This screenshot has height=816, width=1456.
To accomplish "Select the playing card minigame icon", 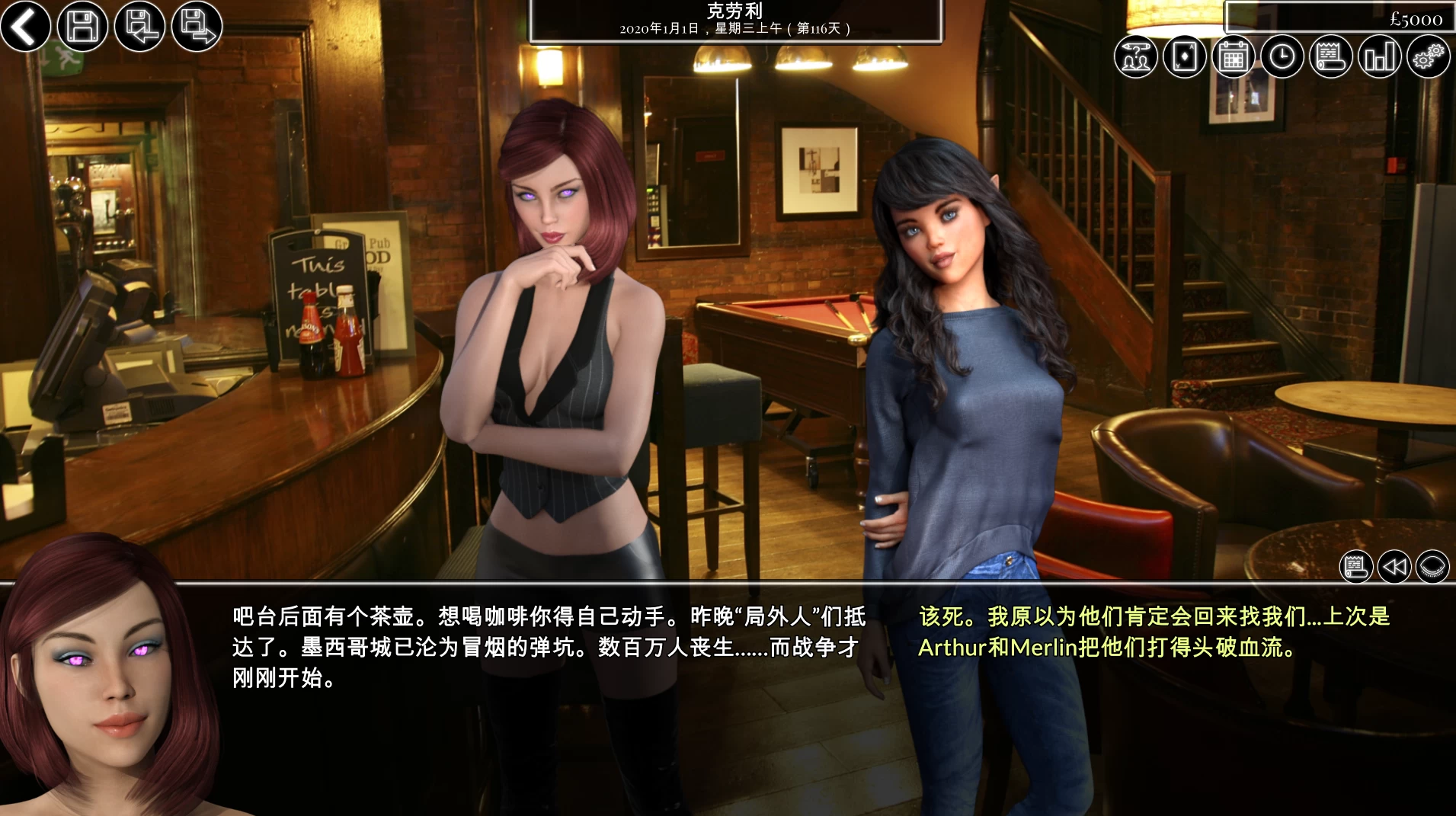I will pyautogui.click(x=1184, y=56).
